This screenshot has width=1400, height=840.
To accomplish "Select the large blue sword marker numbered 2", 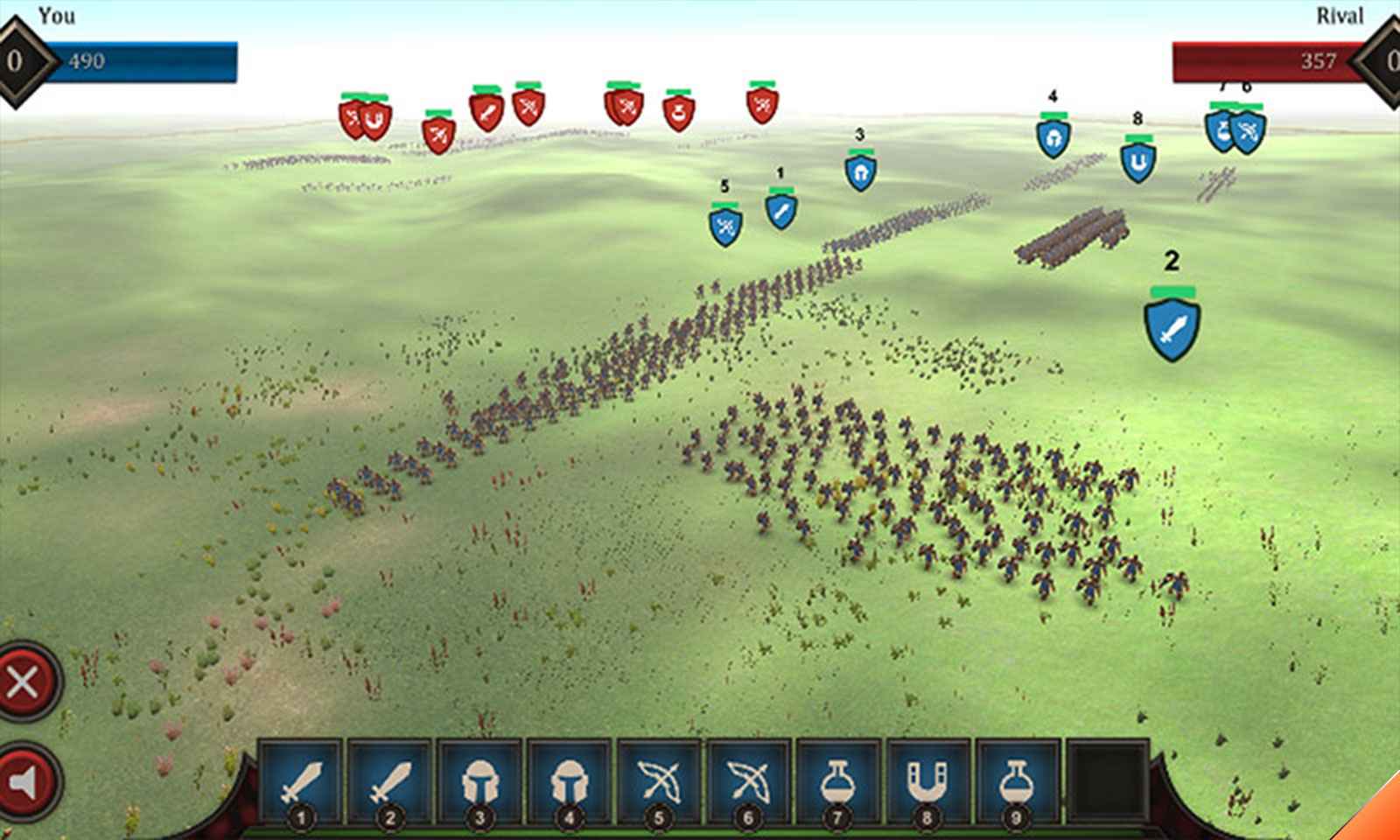I will coord(1172,329).
